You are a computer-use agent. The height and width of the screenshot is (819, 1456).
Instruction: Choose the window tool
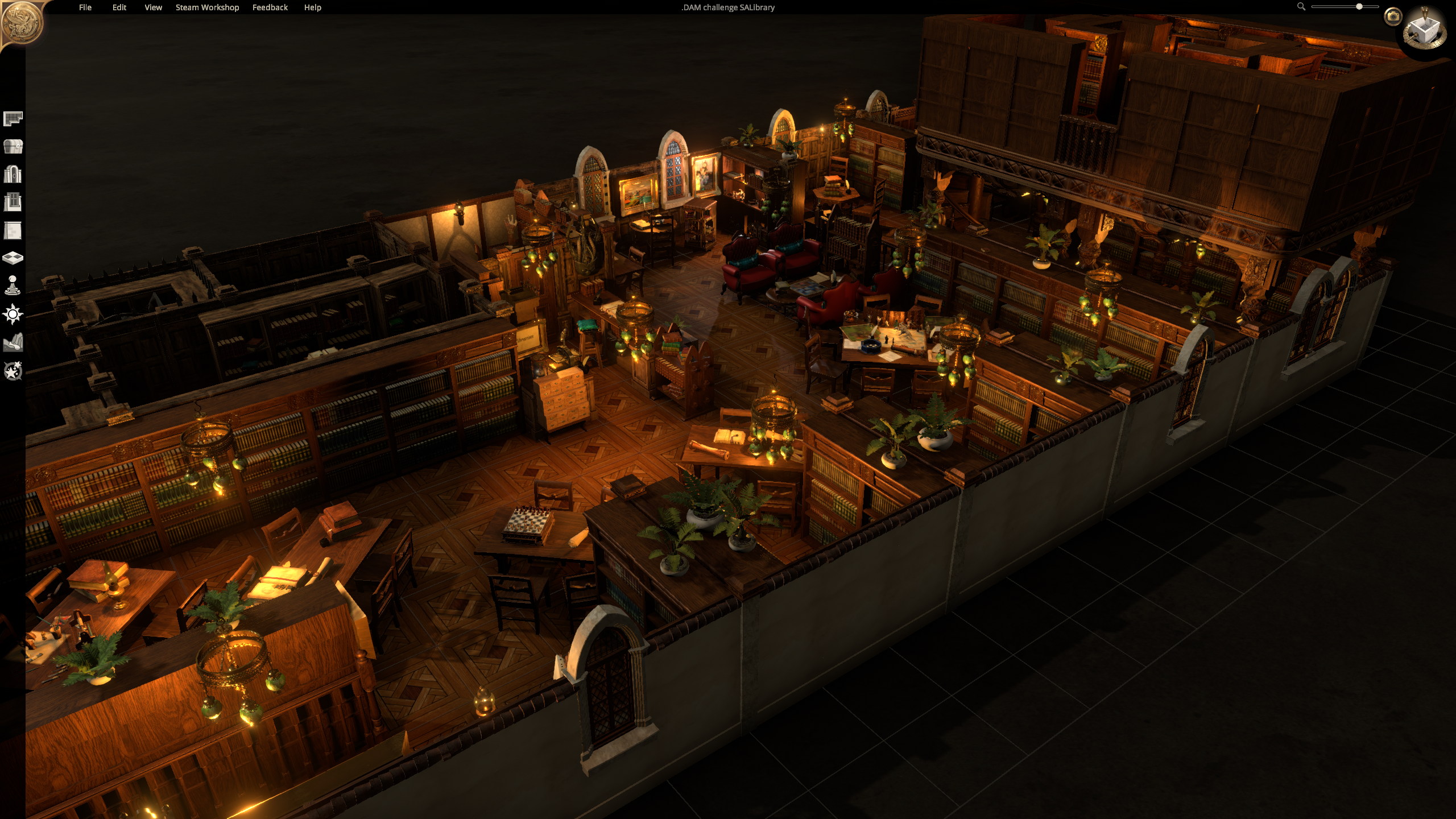point(13,202)
